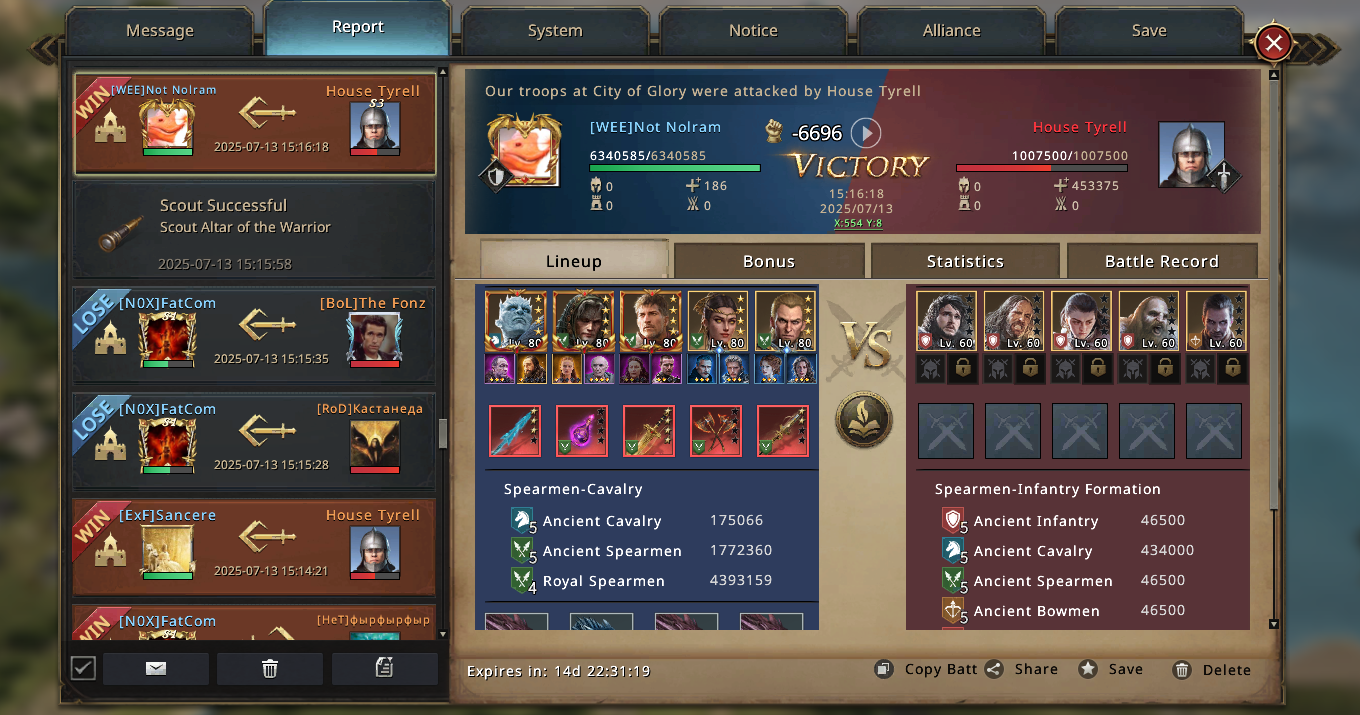Delete this battle report
The height and width of the screenshot is (715, 1360).
[1212, 670]
